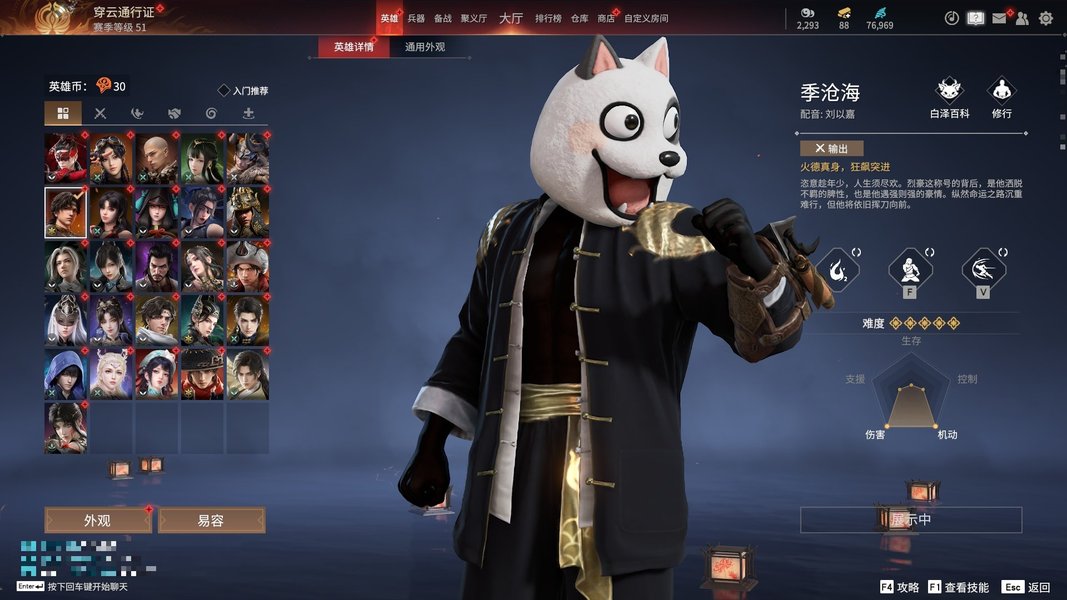The width and height of the screenshot is (1067, 600).
Task: View the flame skill icon
Action: (x=836, y=269)
